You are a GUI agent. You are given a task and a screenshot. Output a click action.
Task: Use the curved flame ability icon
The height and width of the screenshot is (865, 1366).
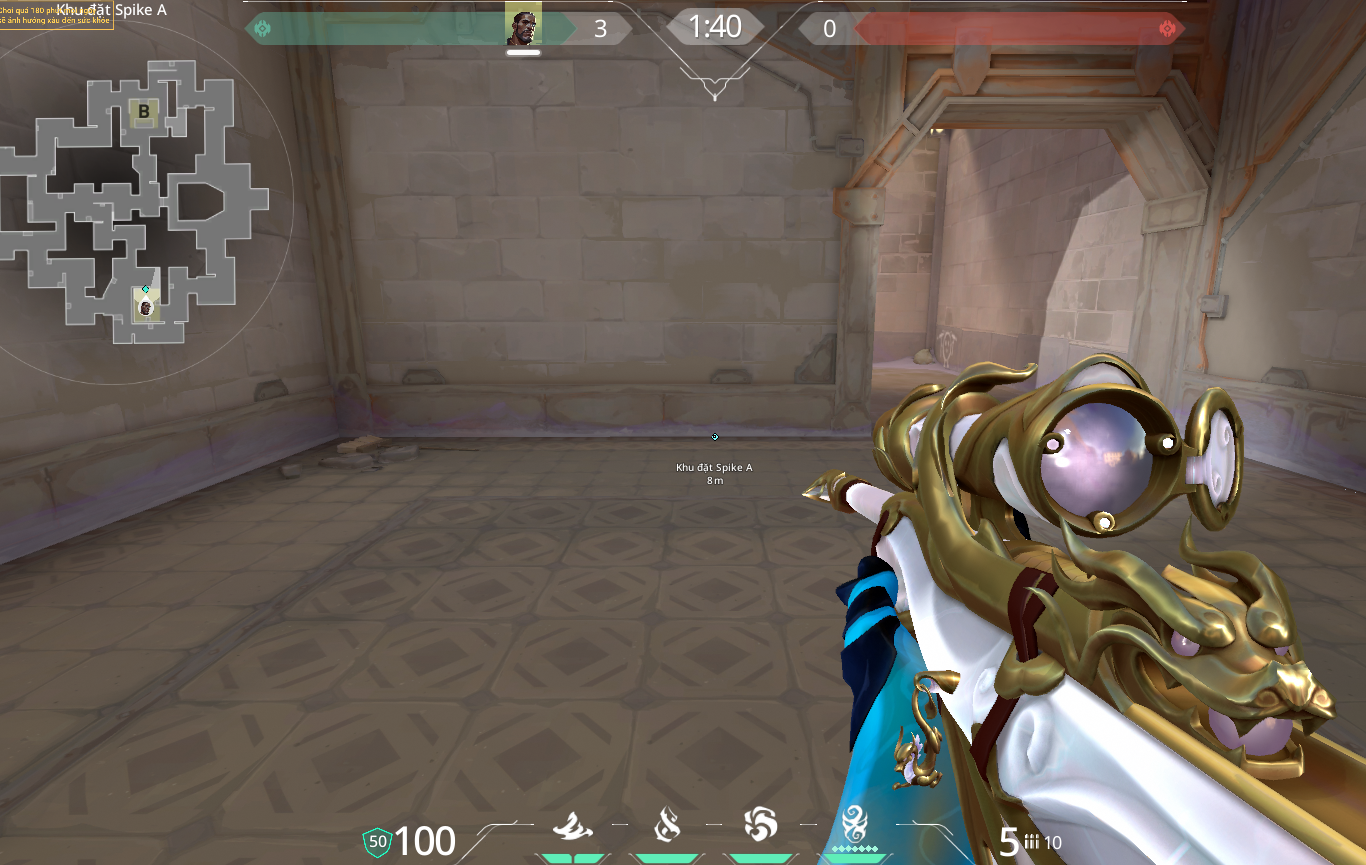666,826
